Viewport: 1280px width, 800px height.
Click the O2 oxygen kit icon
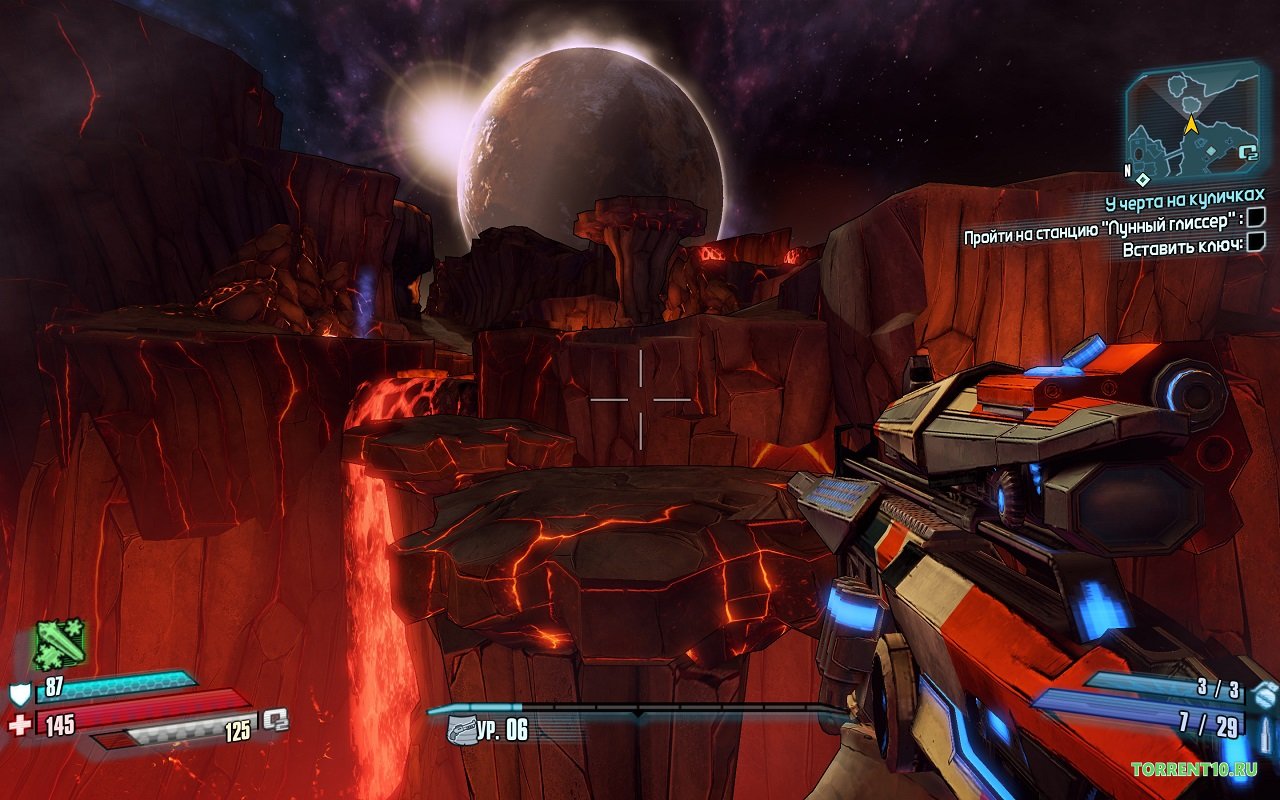[275, 719]
